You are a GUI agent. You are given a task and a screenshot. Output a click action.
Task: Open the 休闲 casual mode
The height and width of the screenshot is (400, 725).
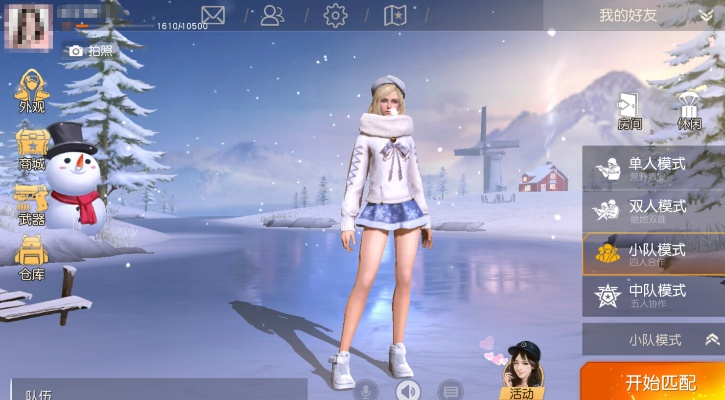(689, 112)
